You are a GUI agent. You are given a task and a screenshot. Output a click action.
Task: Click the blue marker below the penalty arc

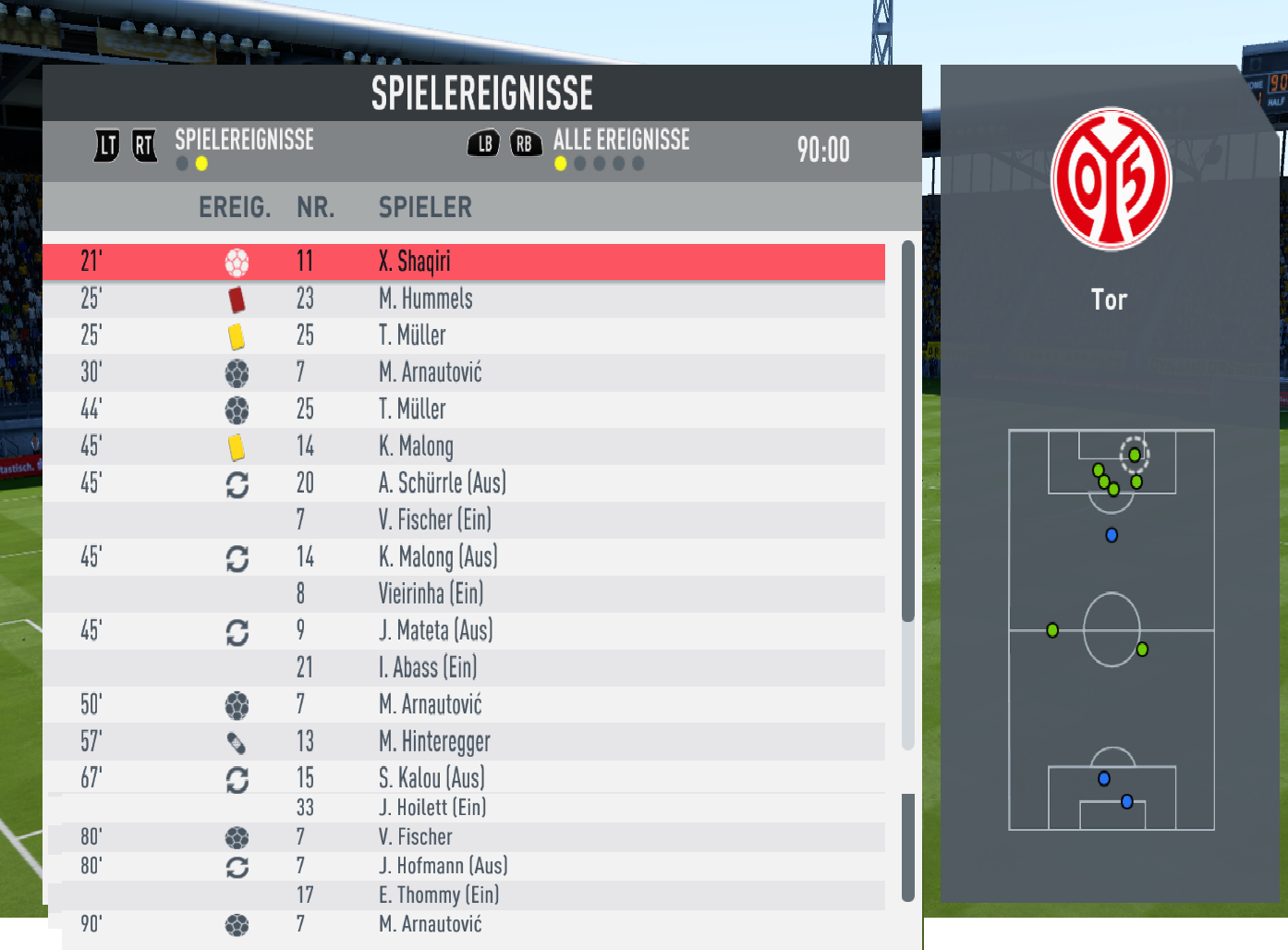tap(1112, 535)
